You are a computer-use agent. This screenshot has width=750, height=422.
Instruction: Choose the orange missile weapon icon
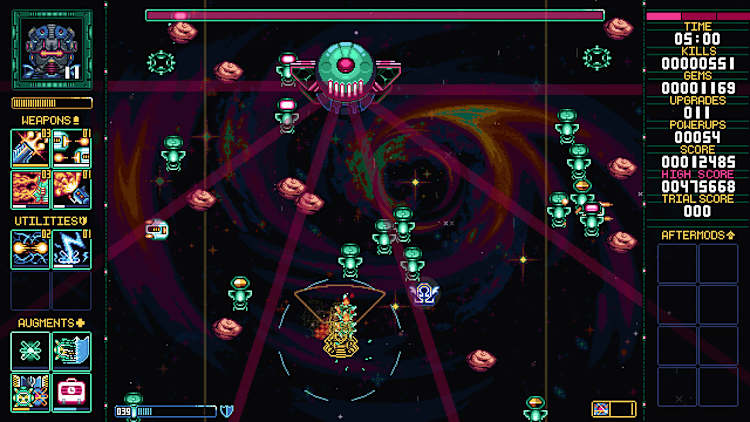pyautogui.click(x=71, y=189)
